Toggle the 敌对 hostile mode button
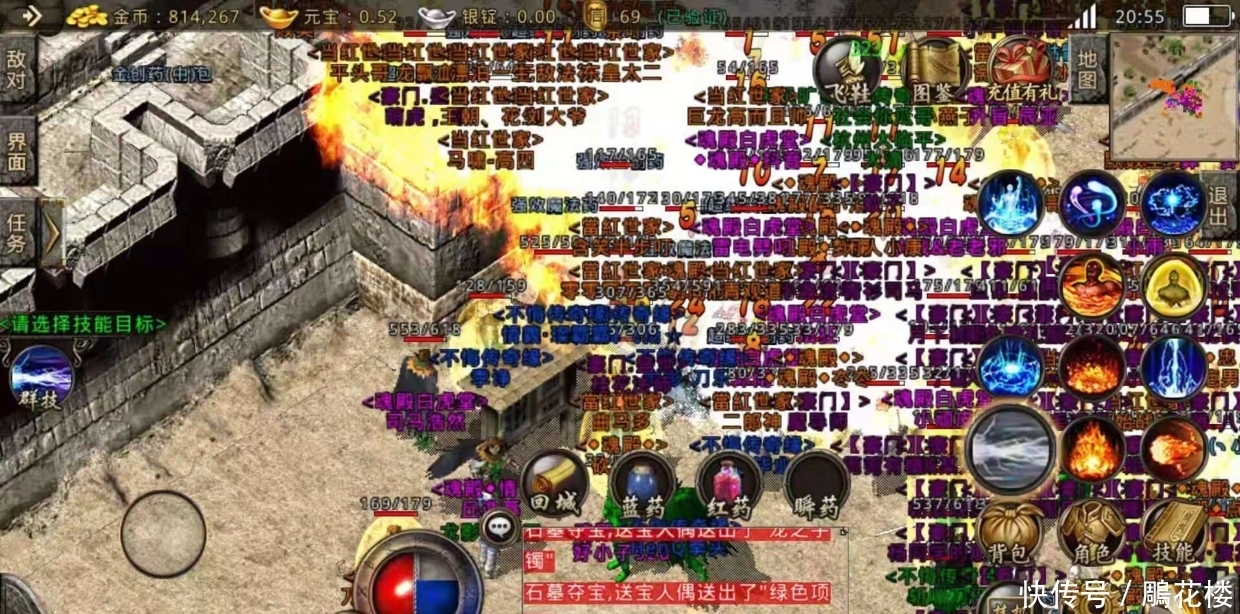The width and height of the screenshot is (1240, 614). 17,69
